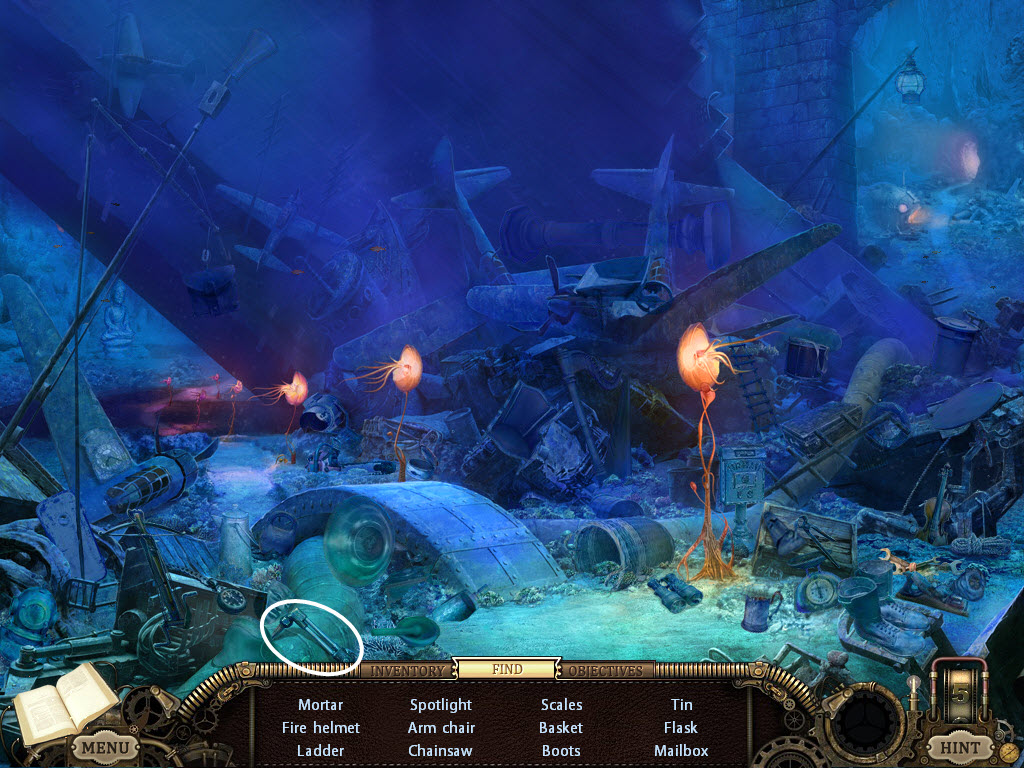Use the Hint button
The width and height of the screenshot is (1024, 768).
[959, 747]
